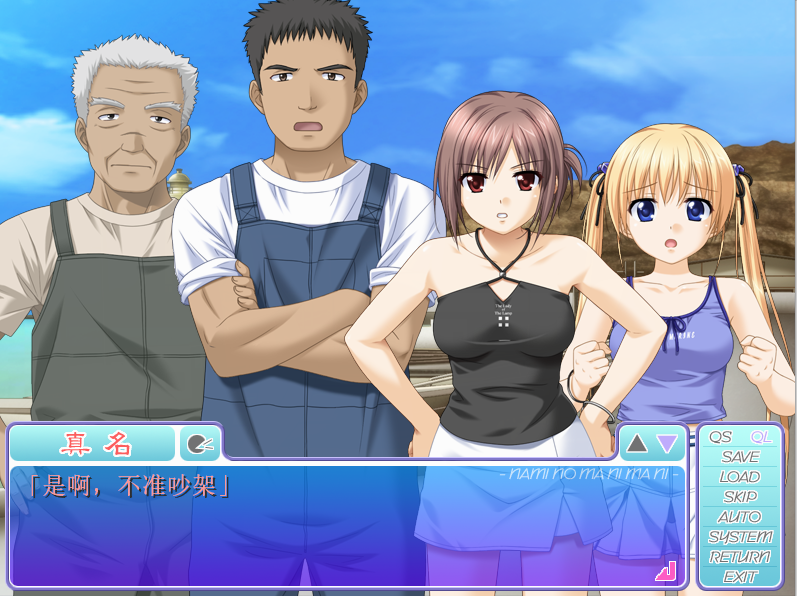
Task: Open the SAVE menu
Action: 740,457
